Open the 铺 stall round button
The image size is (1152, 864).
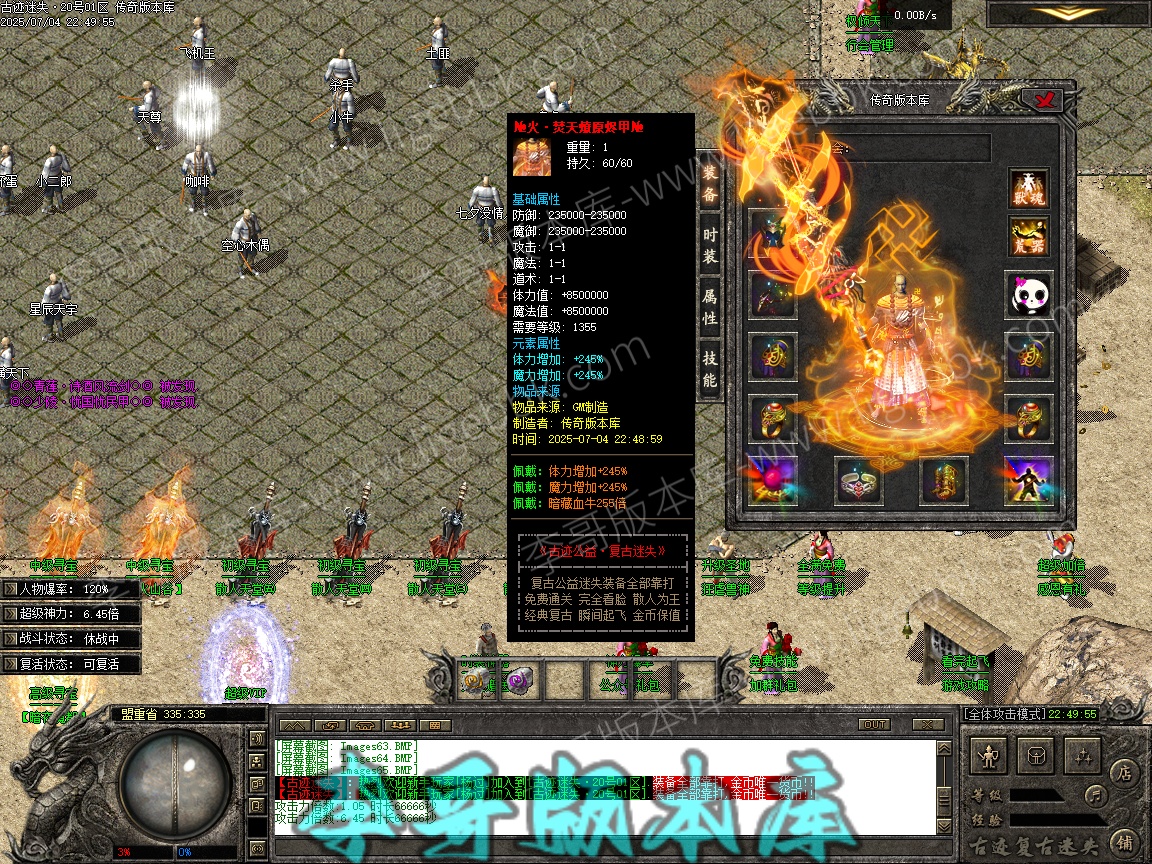click(x=1125, y=841)
